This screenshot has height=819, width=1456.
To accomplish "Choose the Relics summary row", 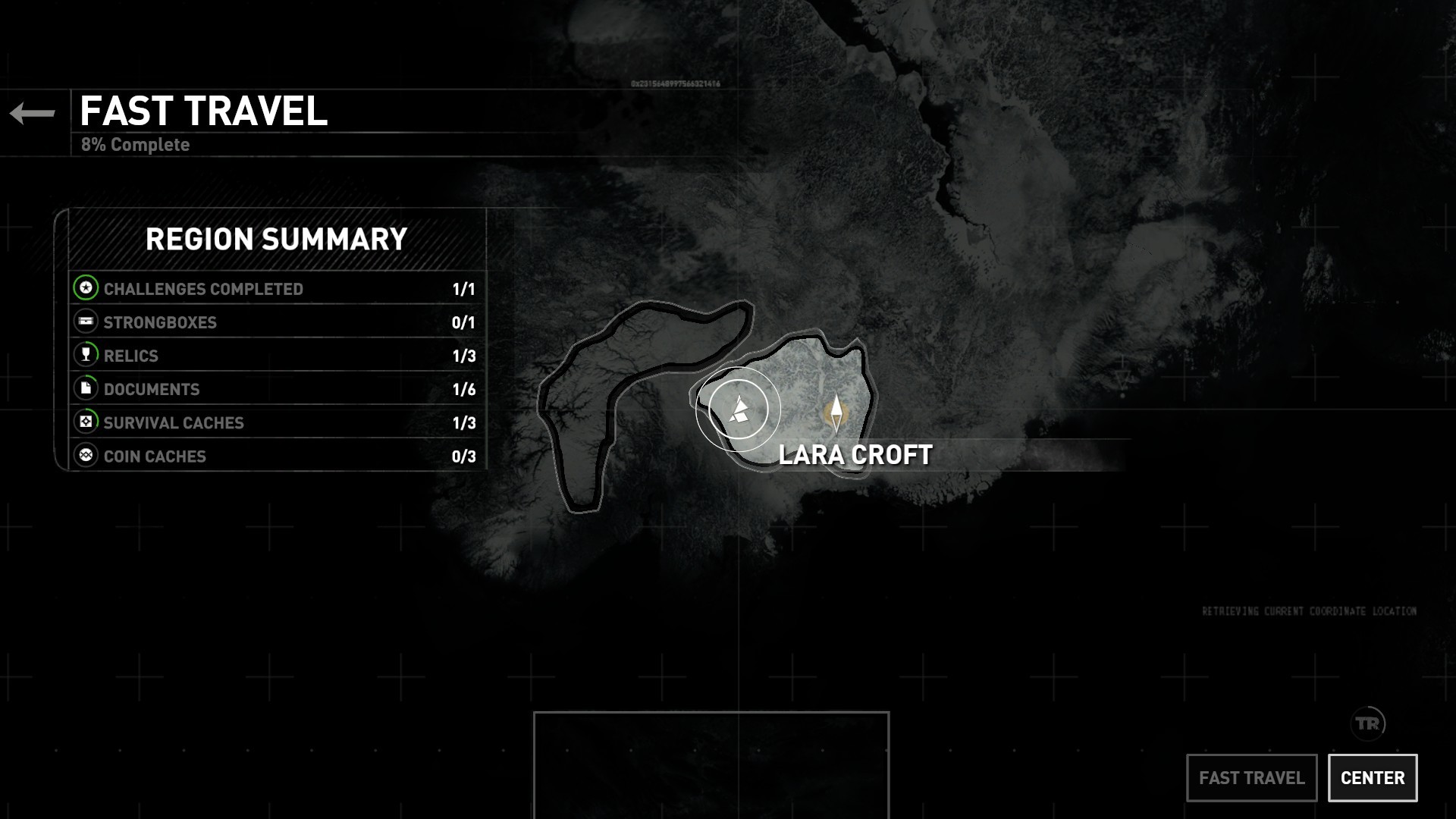I will [x=277, y=356].
